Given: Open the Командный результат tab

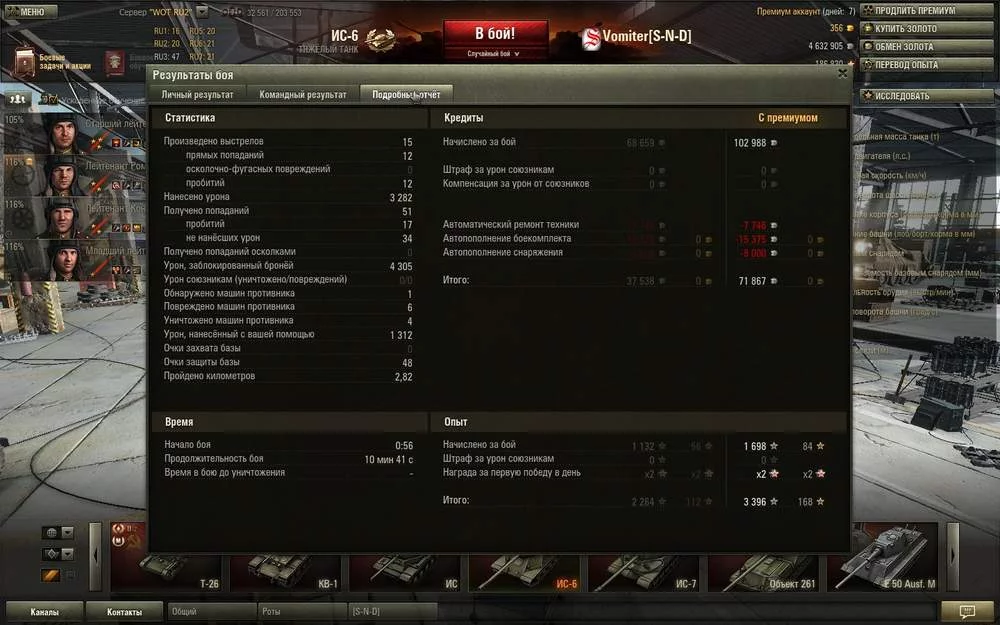Looking at the screenshot, I should coord(303,94).
